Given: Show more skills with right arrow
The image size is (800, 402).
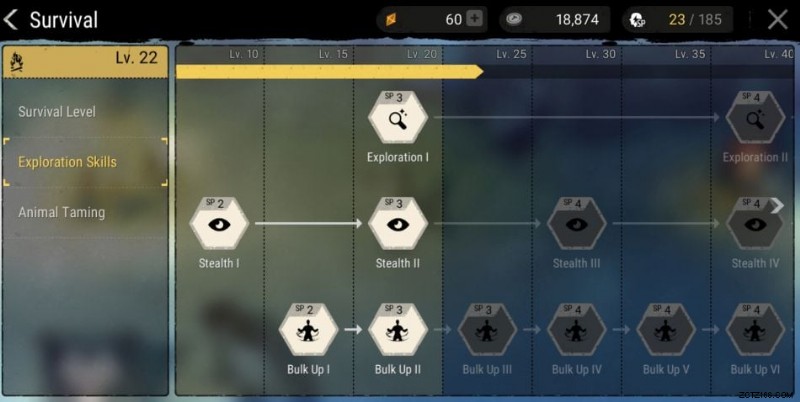Looking at the screenshot, I should pyautogui.click(x=778, y=205).
